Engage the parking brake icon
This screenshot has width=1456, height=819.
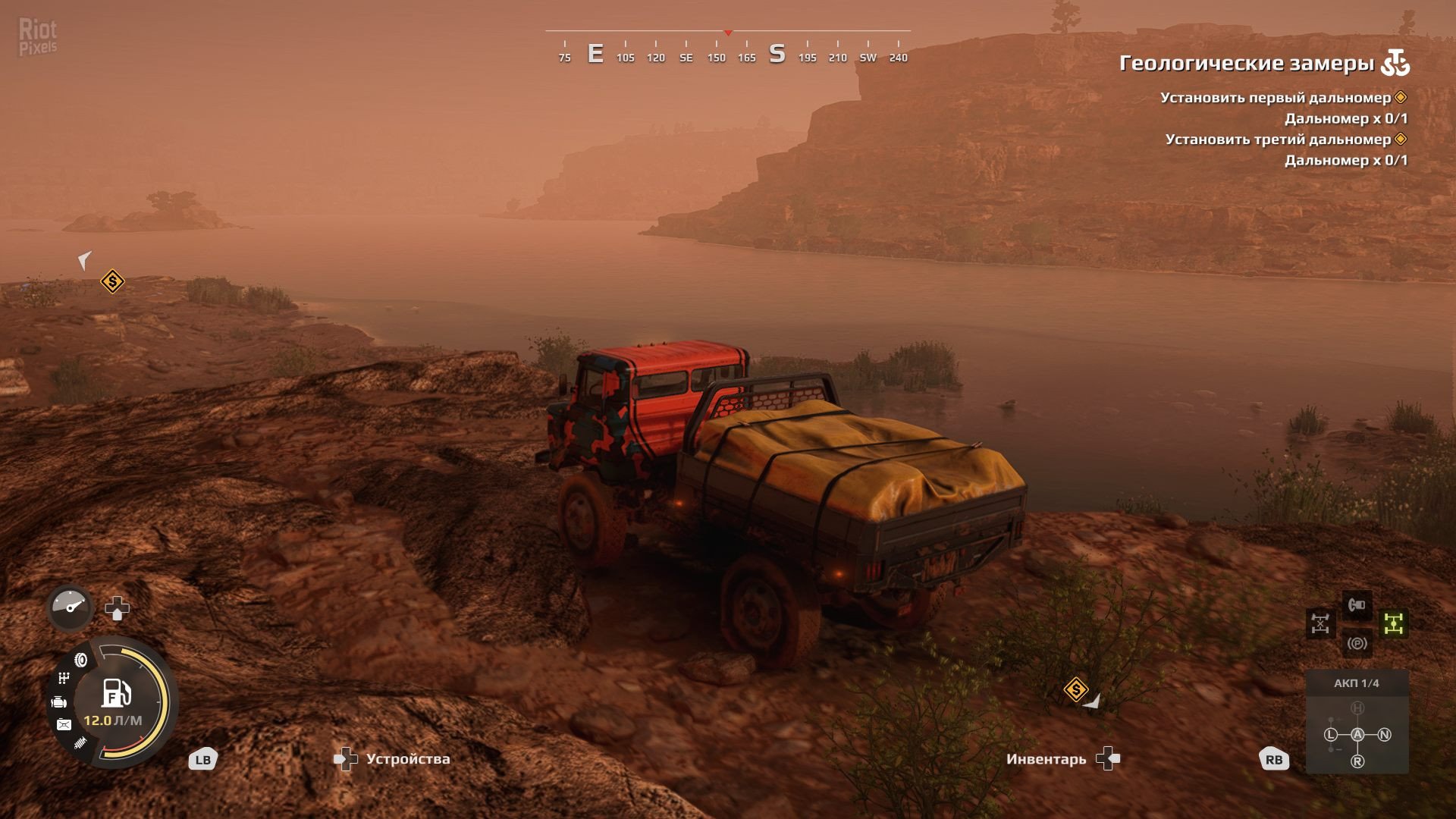pyautogui.click(x=1357, y=644)
